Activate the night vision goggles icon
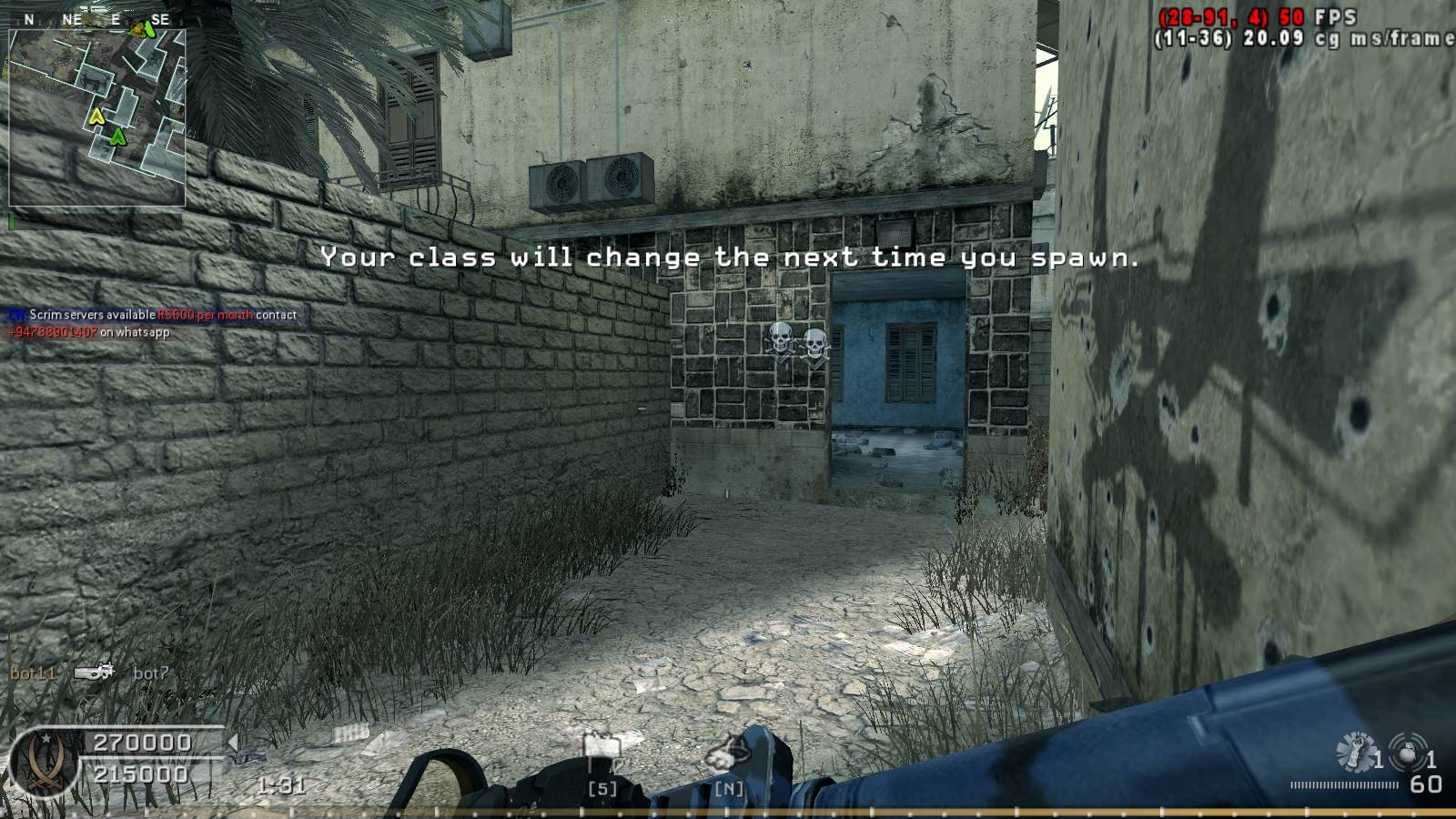Viewport: 1456px width, 819px height. (729, 753)
